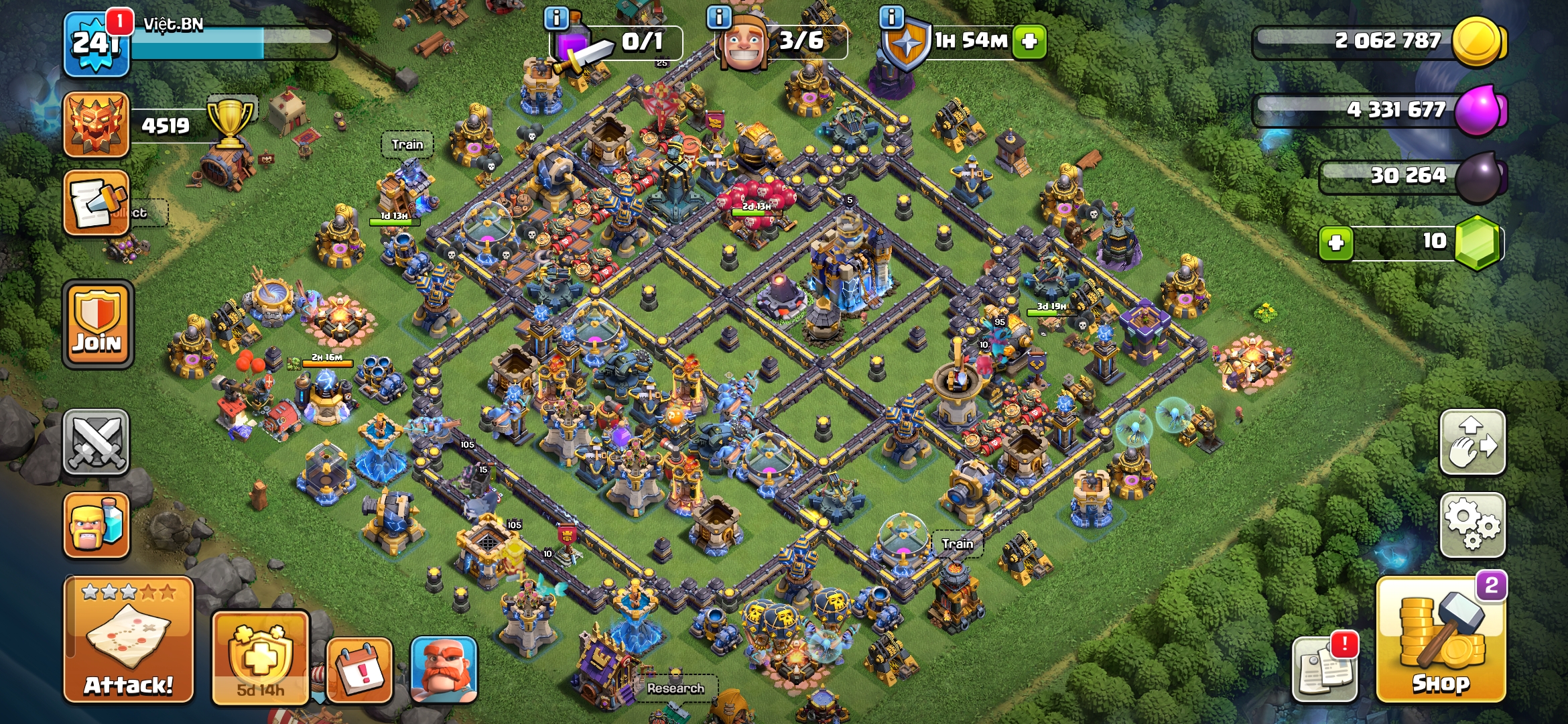Open the Shop
This screenshot has width=1568, height=724.
pos(1441,640)
